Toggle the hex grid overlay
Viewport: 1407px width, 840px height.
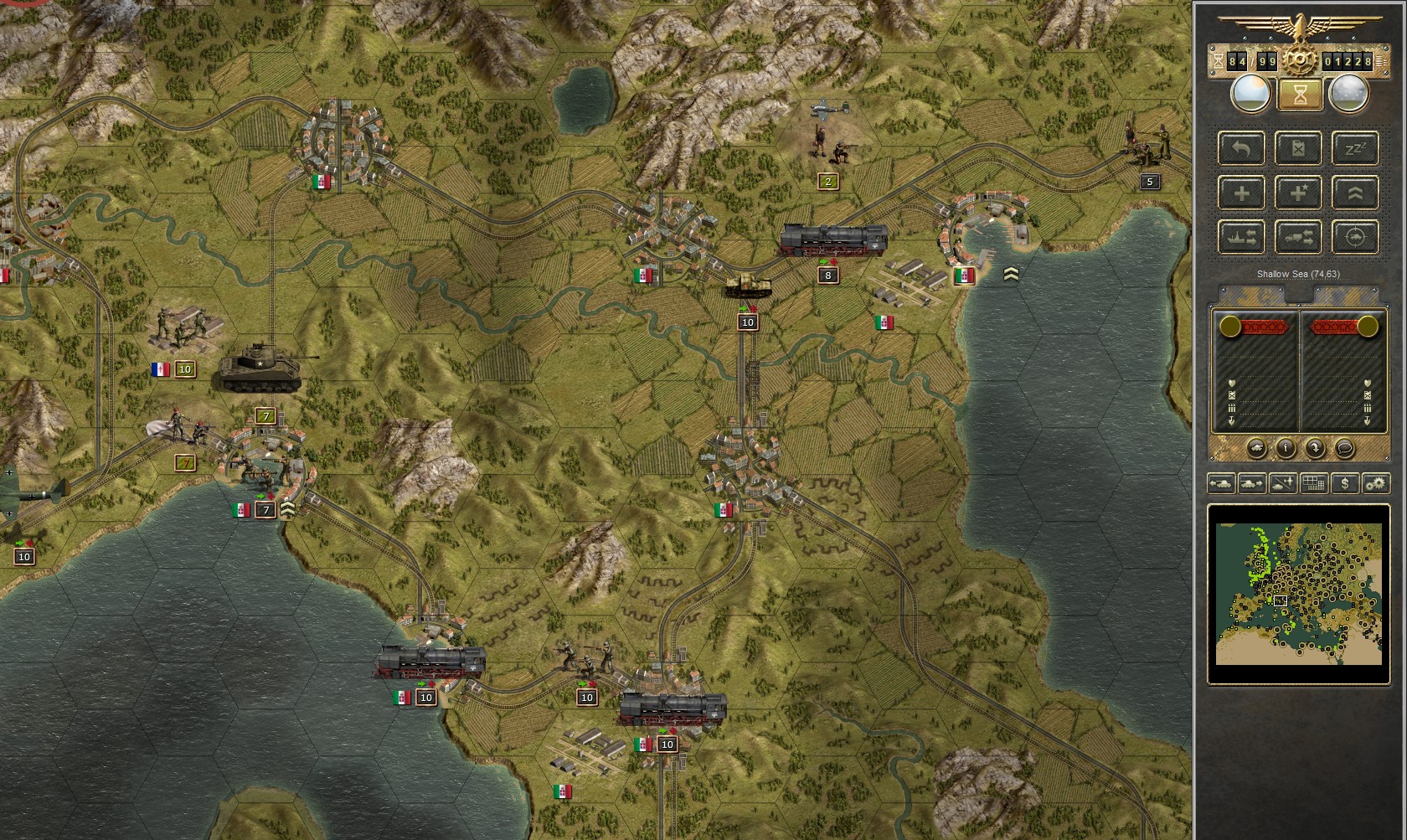tap(1314, 484)
